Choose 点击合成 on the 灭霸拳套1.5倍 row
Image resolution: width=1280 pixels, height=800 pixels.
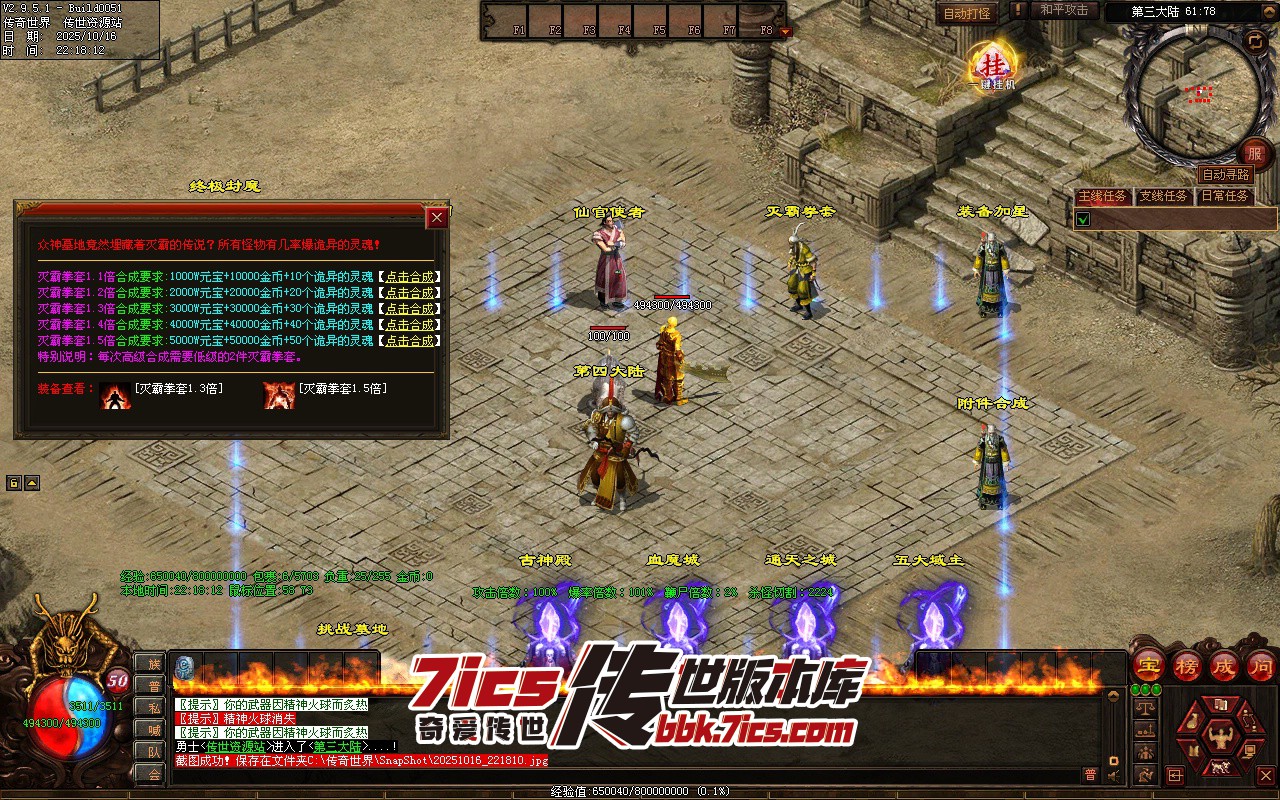click(x=409, y=341)
